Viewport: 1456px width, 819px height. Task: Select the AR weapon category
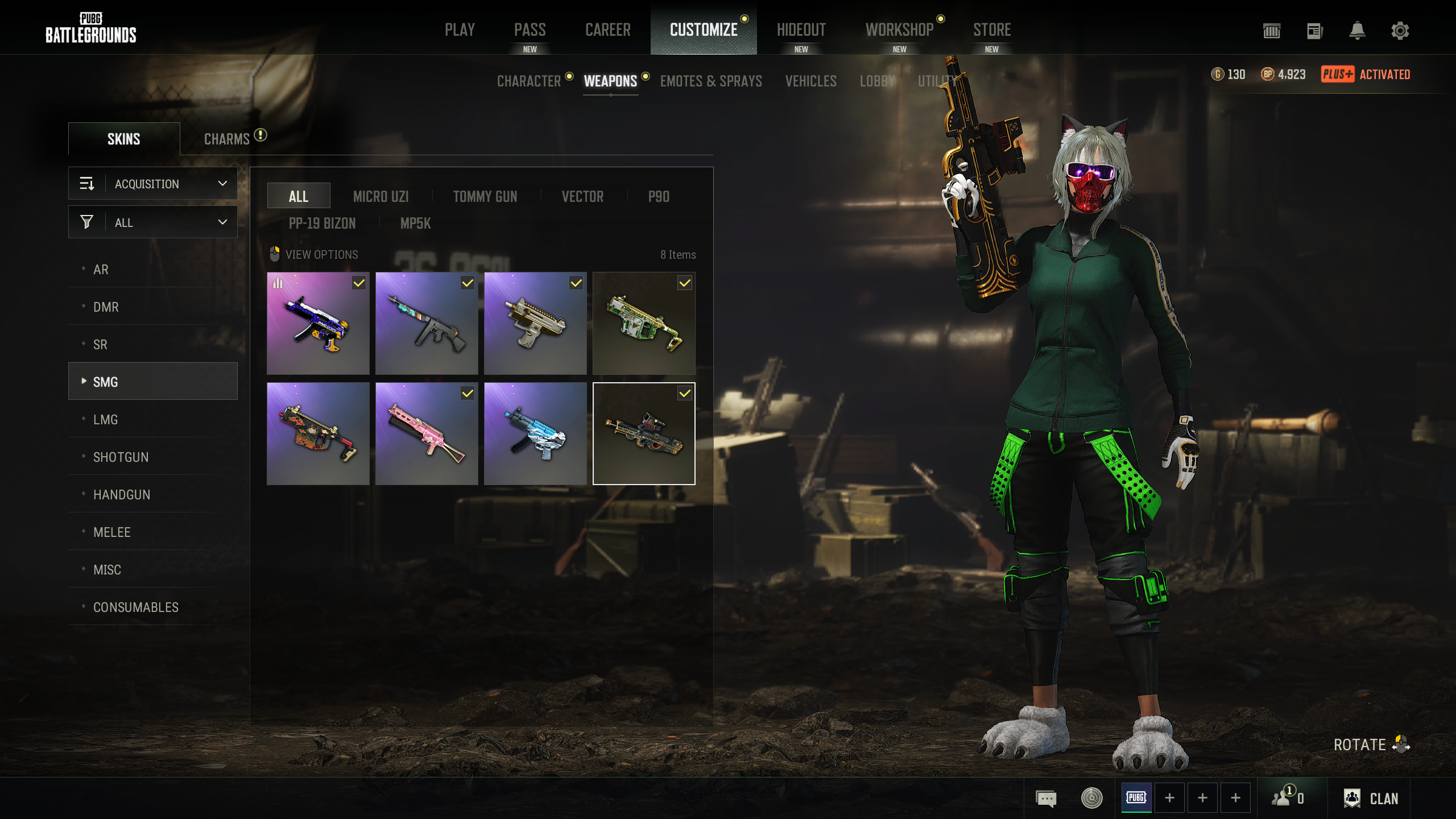(x=101, y=270)
